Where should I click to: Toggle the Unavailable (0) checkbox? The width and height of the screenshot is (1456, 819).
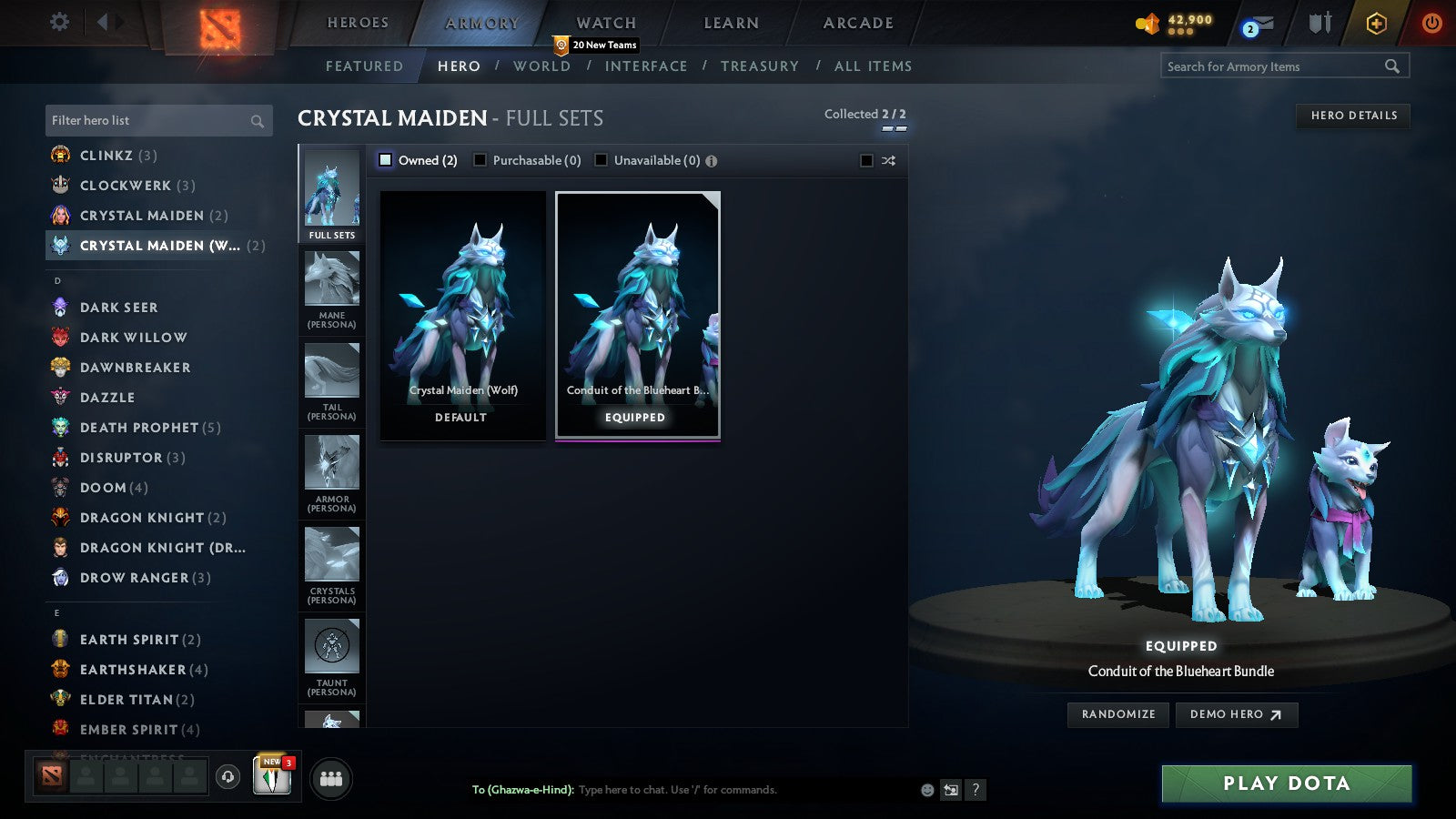[x=602, y=160]
